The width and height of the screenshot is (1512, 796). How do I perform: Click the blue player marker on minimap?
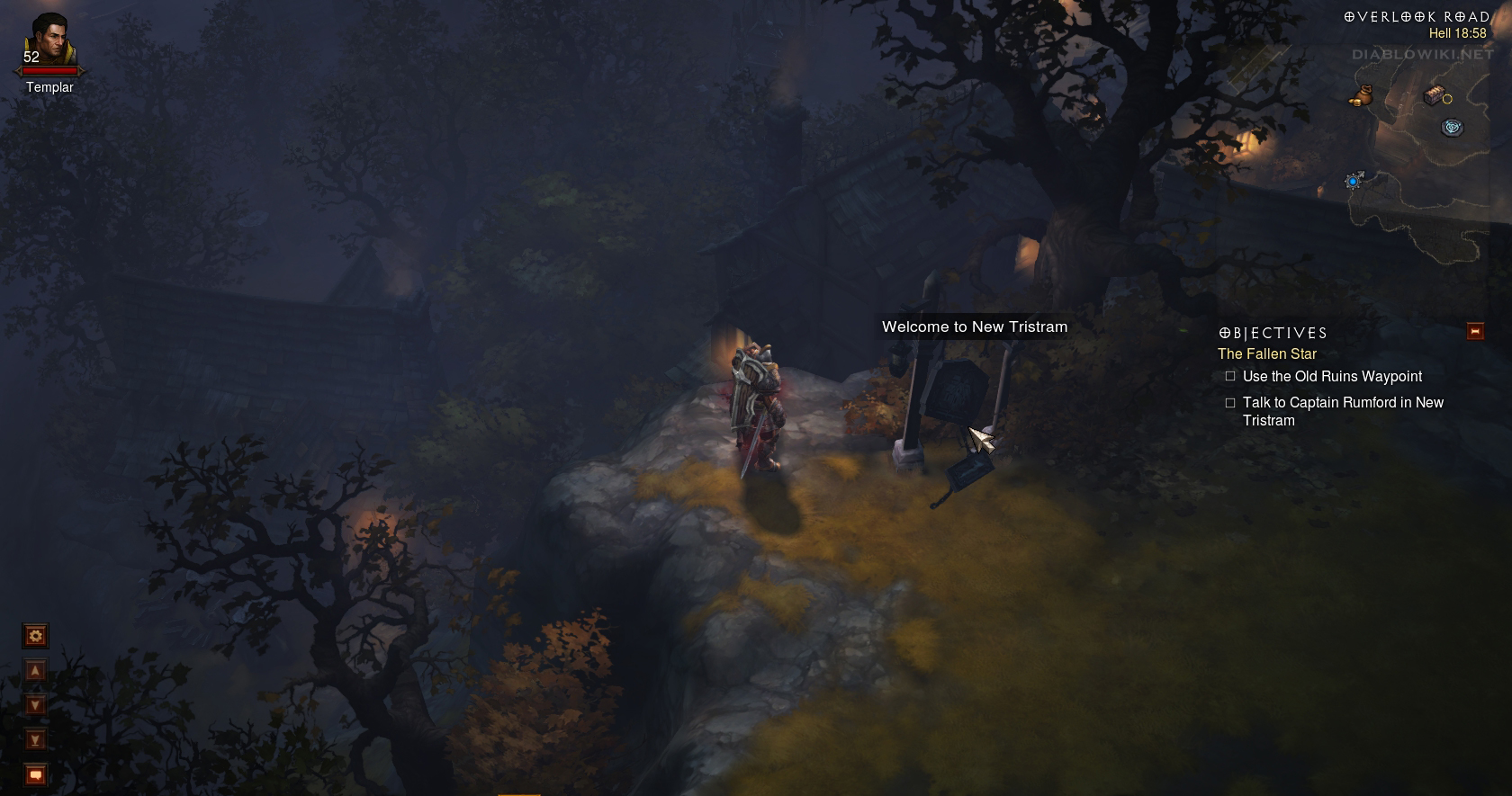click(1353, 182)
